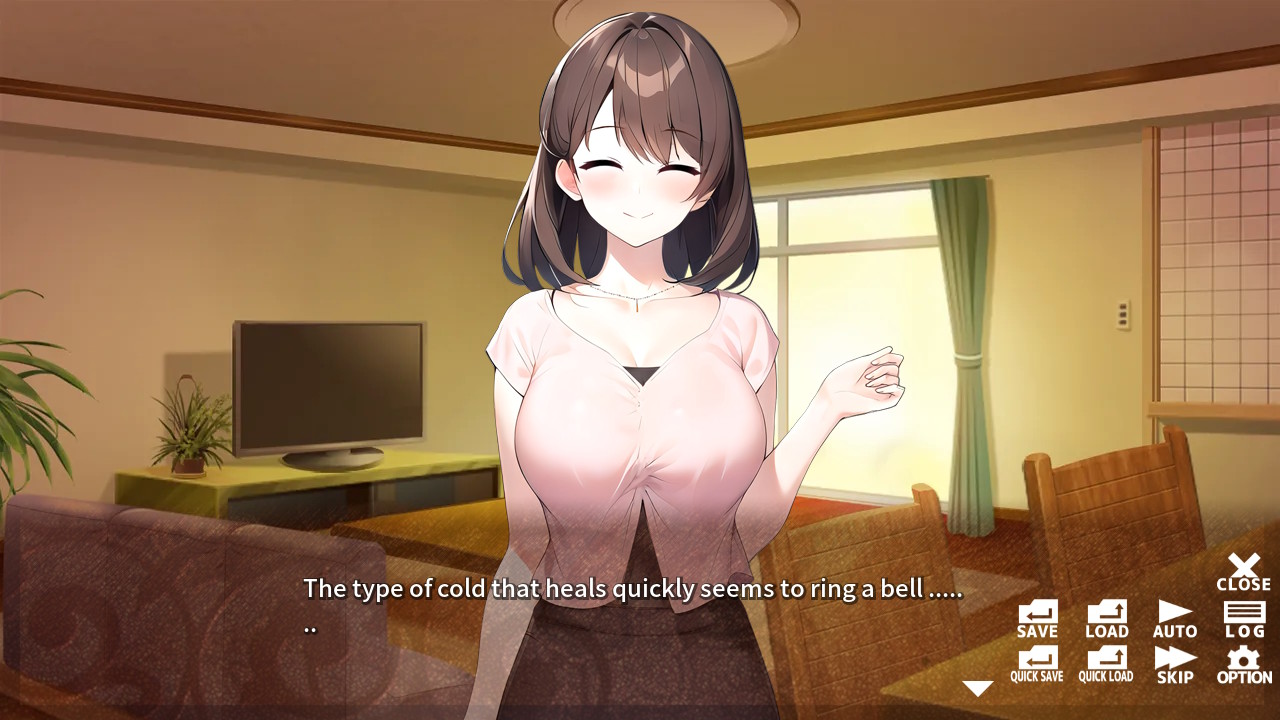Expand the dialogue backlog via LOG
This screenshot has height=720, width=1280.
click(1243, 612)
